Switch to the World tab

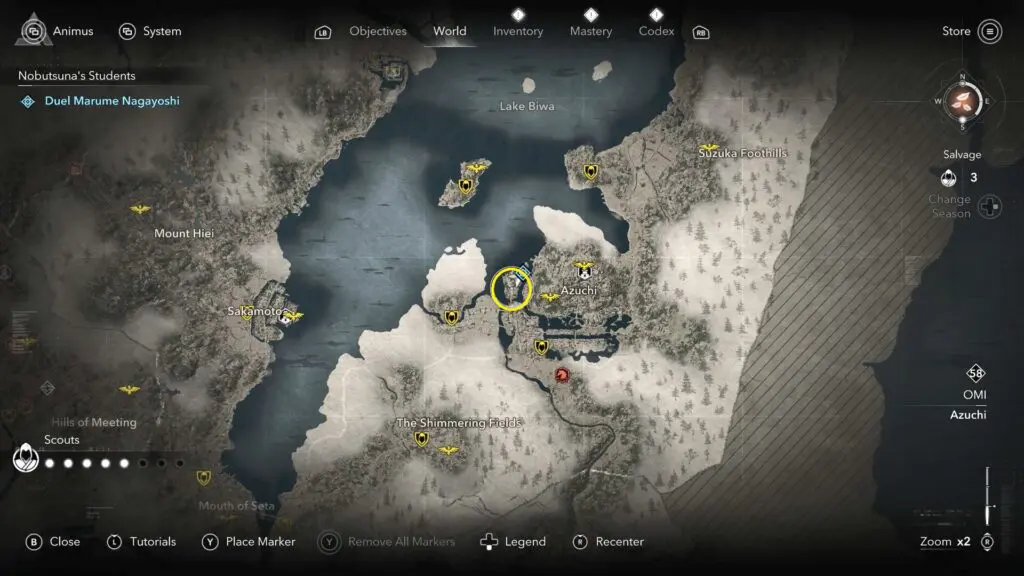pyautogui.click(x=449, y=31)
